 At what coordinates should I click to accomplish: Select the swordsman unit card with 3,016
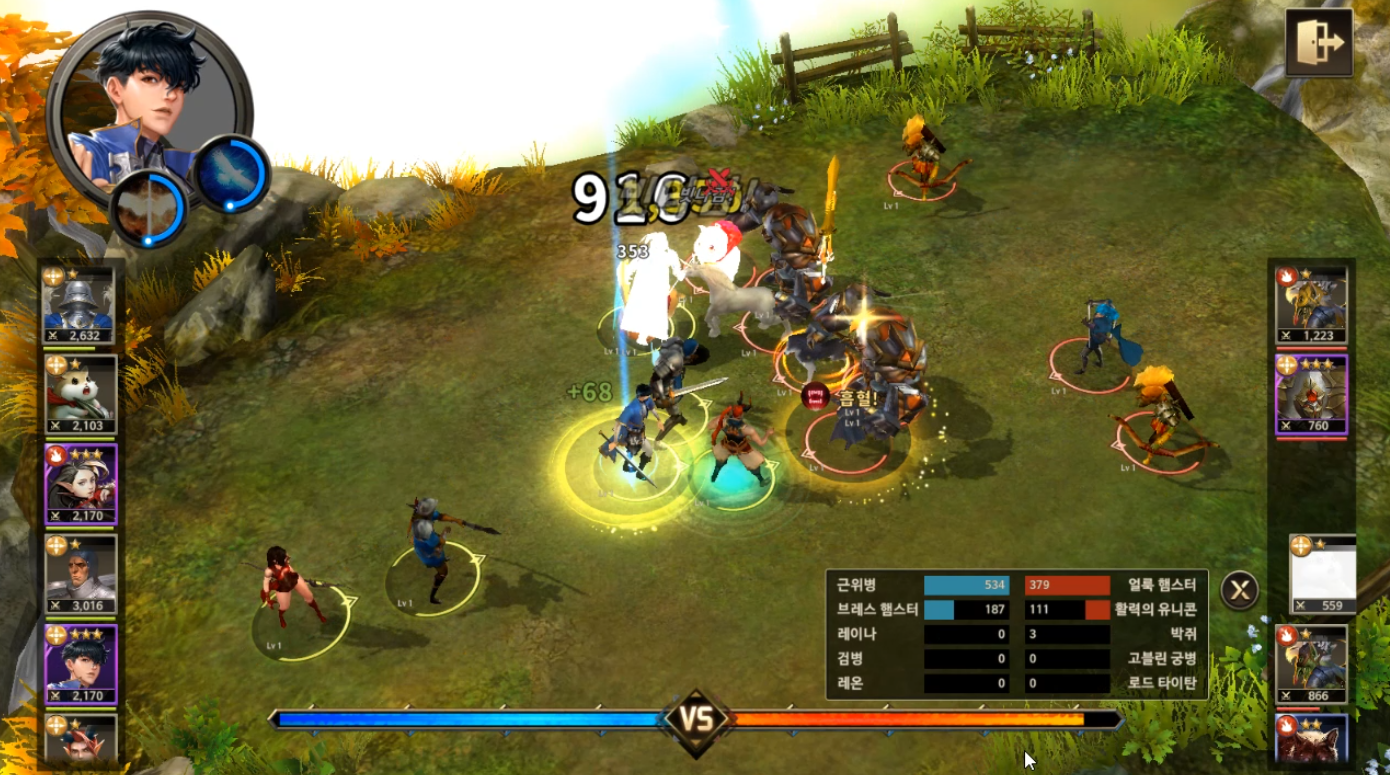80,575
